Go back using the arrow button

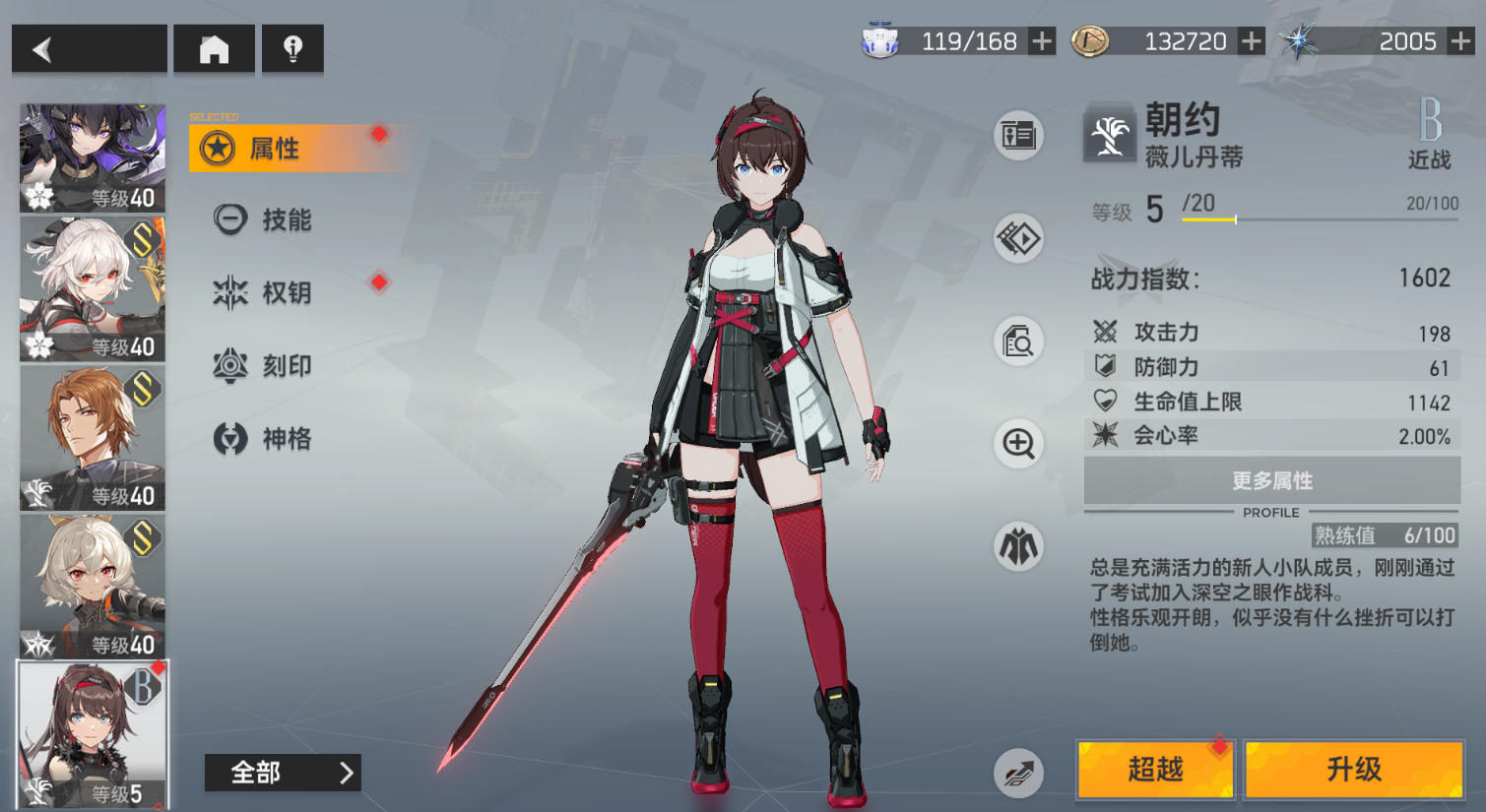pyautogui.click(x=89, y=49)
